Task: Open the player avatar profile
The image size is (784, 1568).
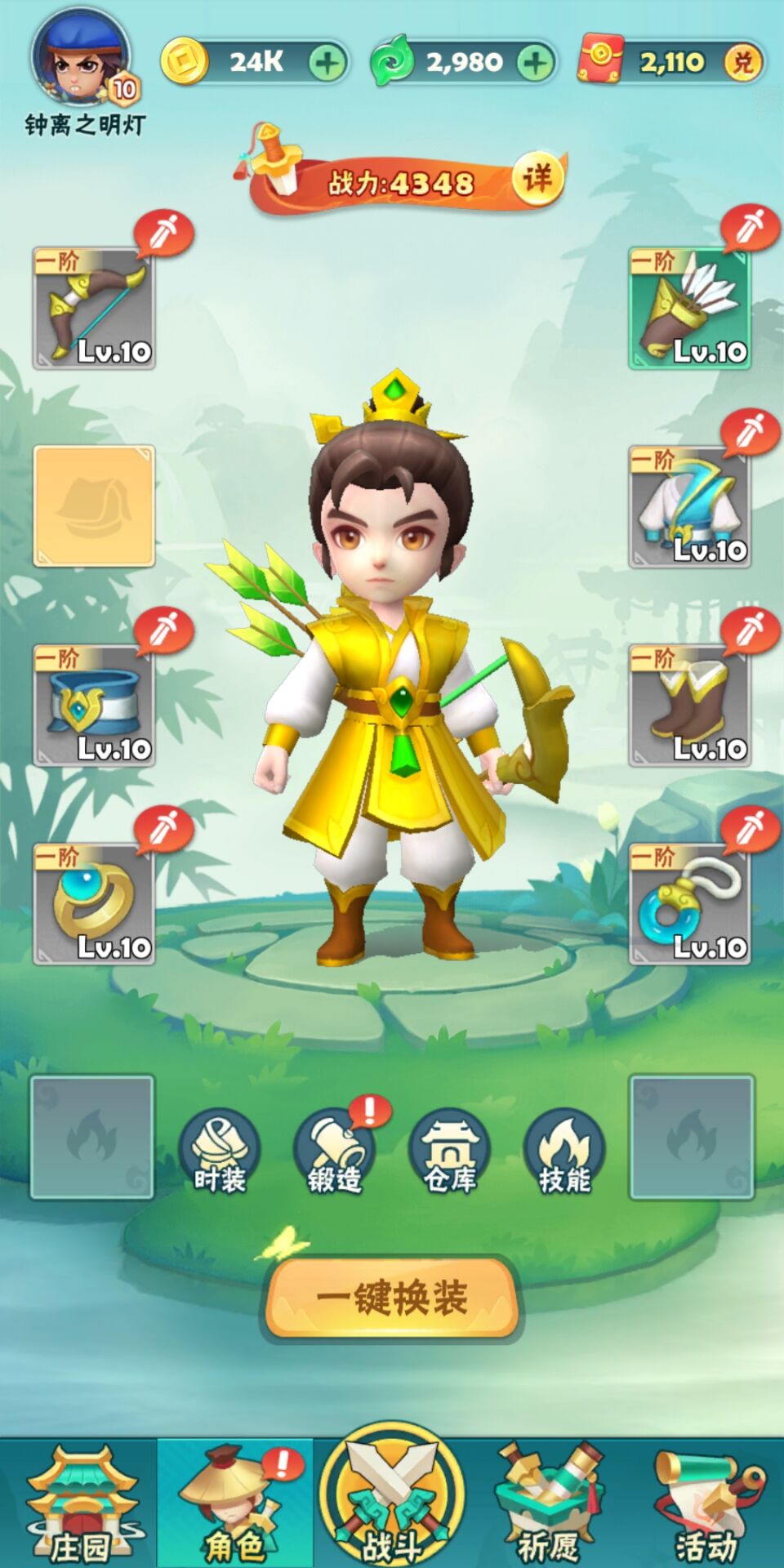Action: coord(80,59)
